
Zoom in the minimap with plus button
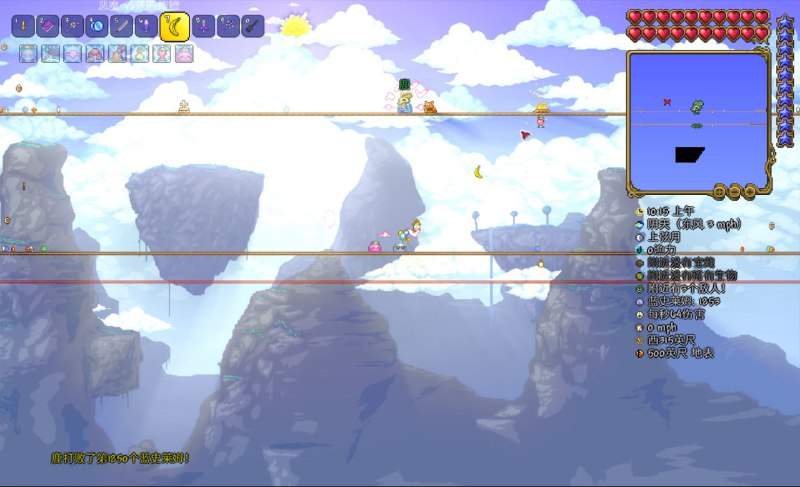coord(749,191)
